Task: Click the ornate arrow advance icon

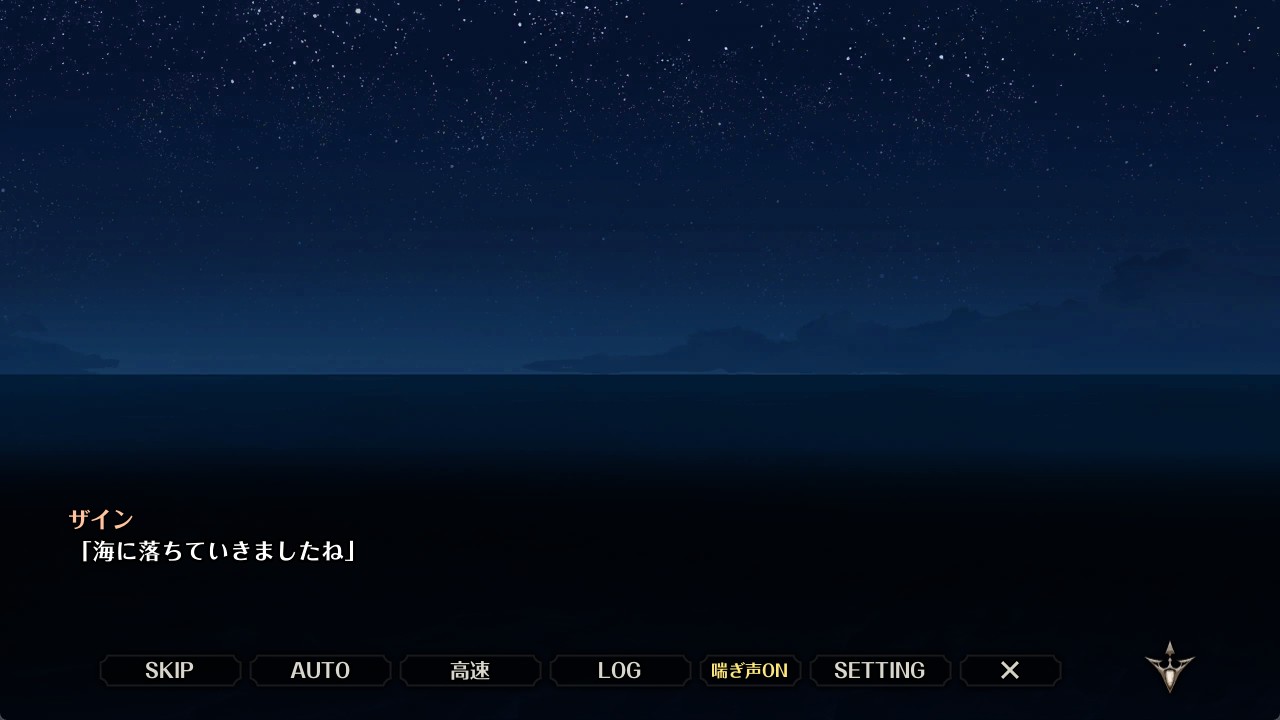Action: tap(1169, 667)
